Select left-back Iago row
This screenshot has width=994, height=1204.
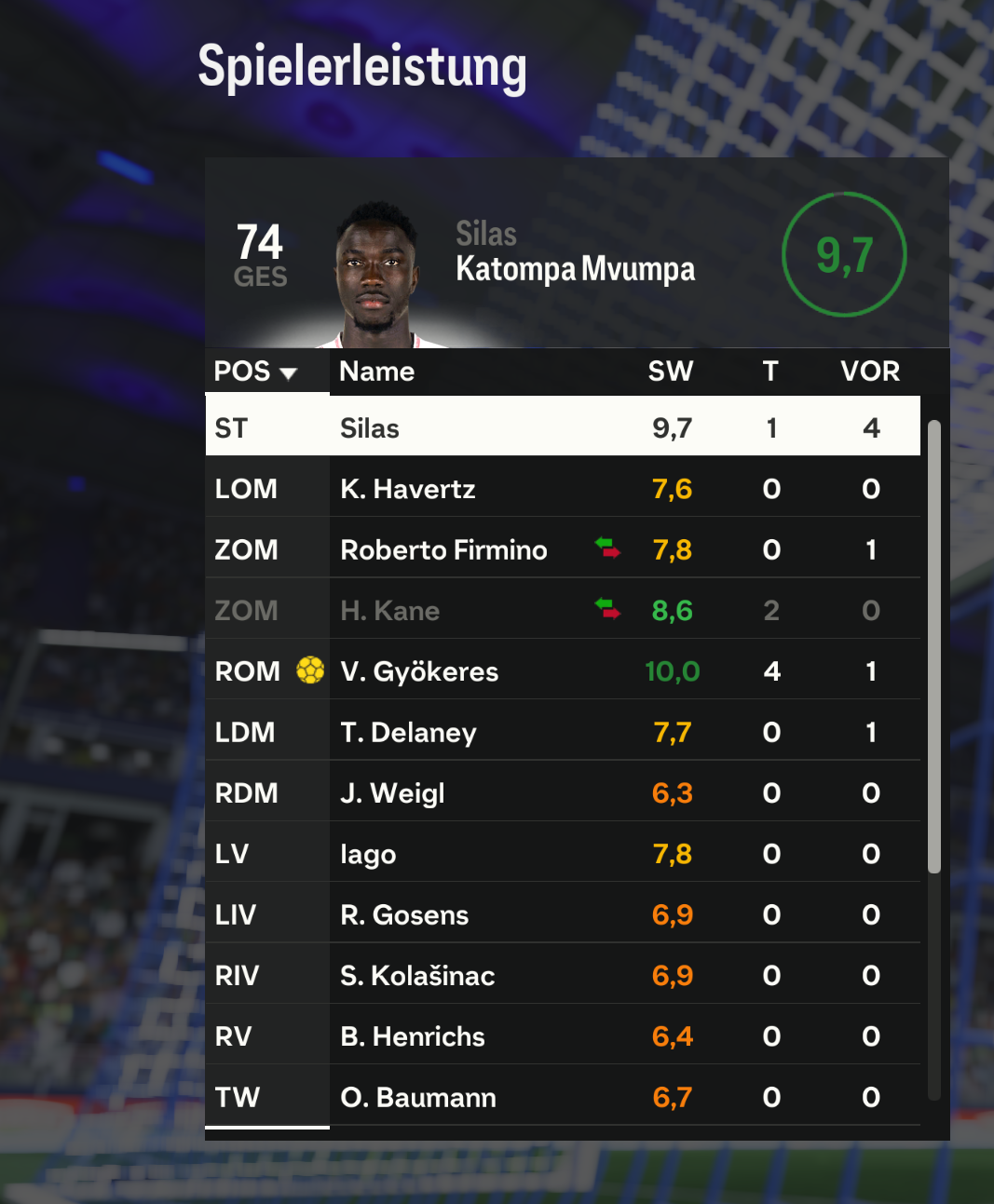[x=562, y=854]
